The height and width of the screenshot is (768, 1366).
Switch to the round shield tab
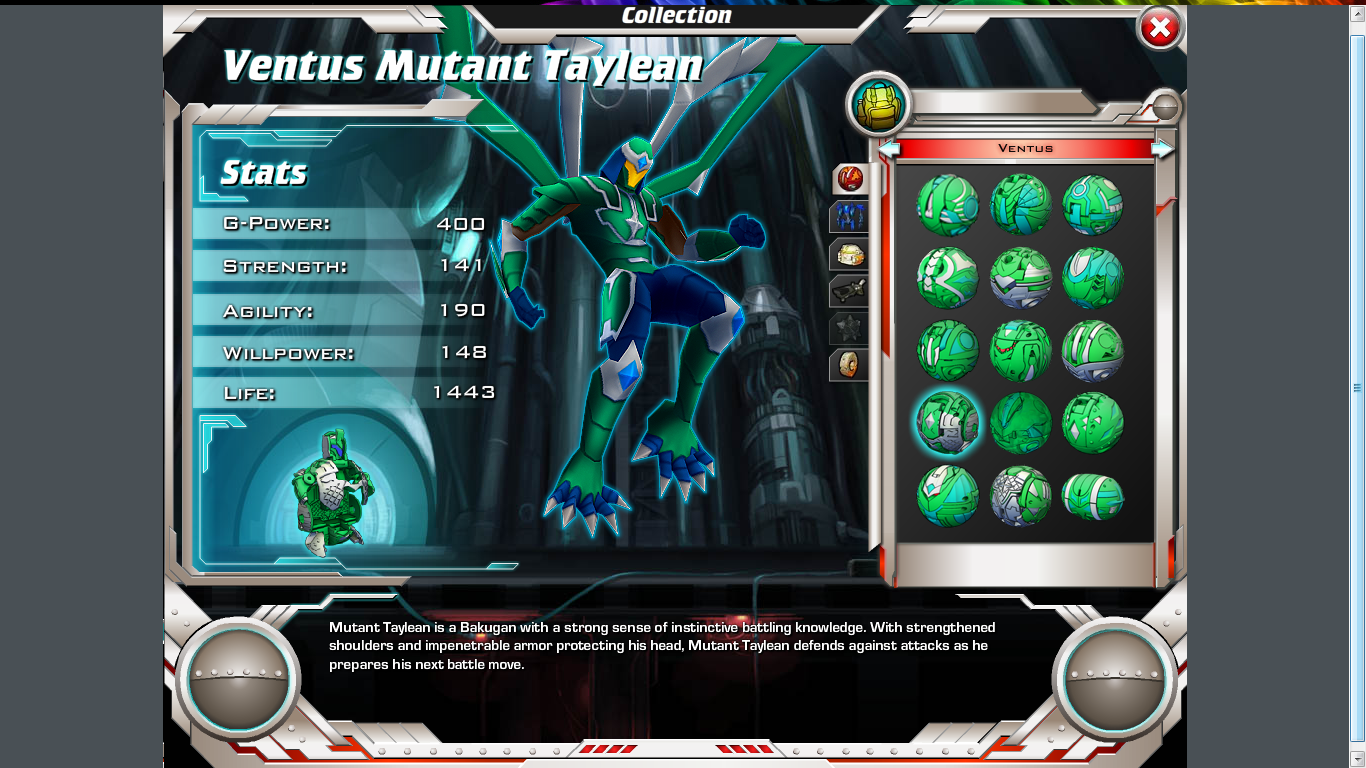(x=849, y=364)
